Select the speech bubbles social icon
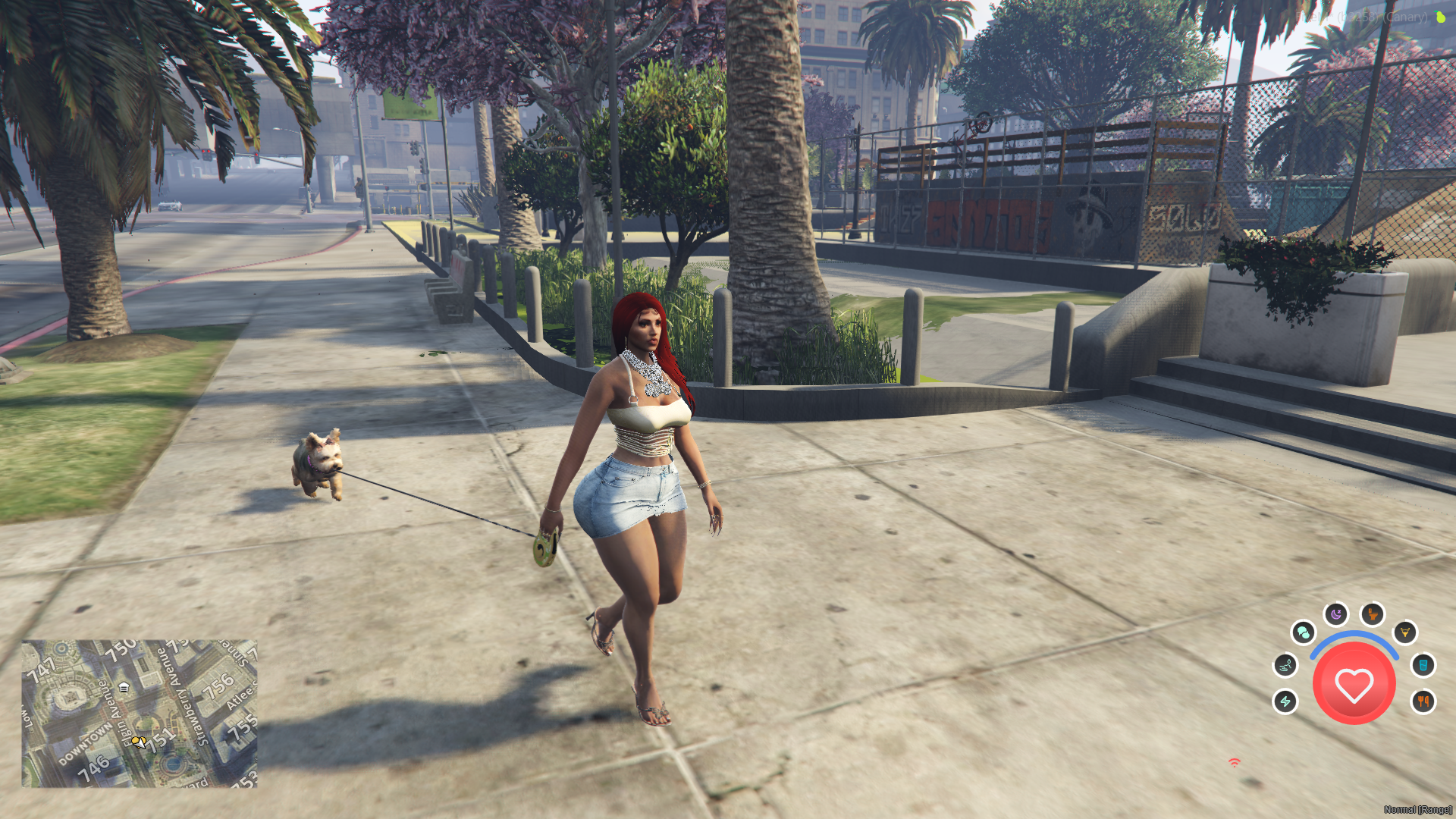The height and width of the screenshot is (819, 1456). coord(1303,632)
